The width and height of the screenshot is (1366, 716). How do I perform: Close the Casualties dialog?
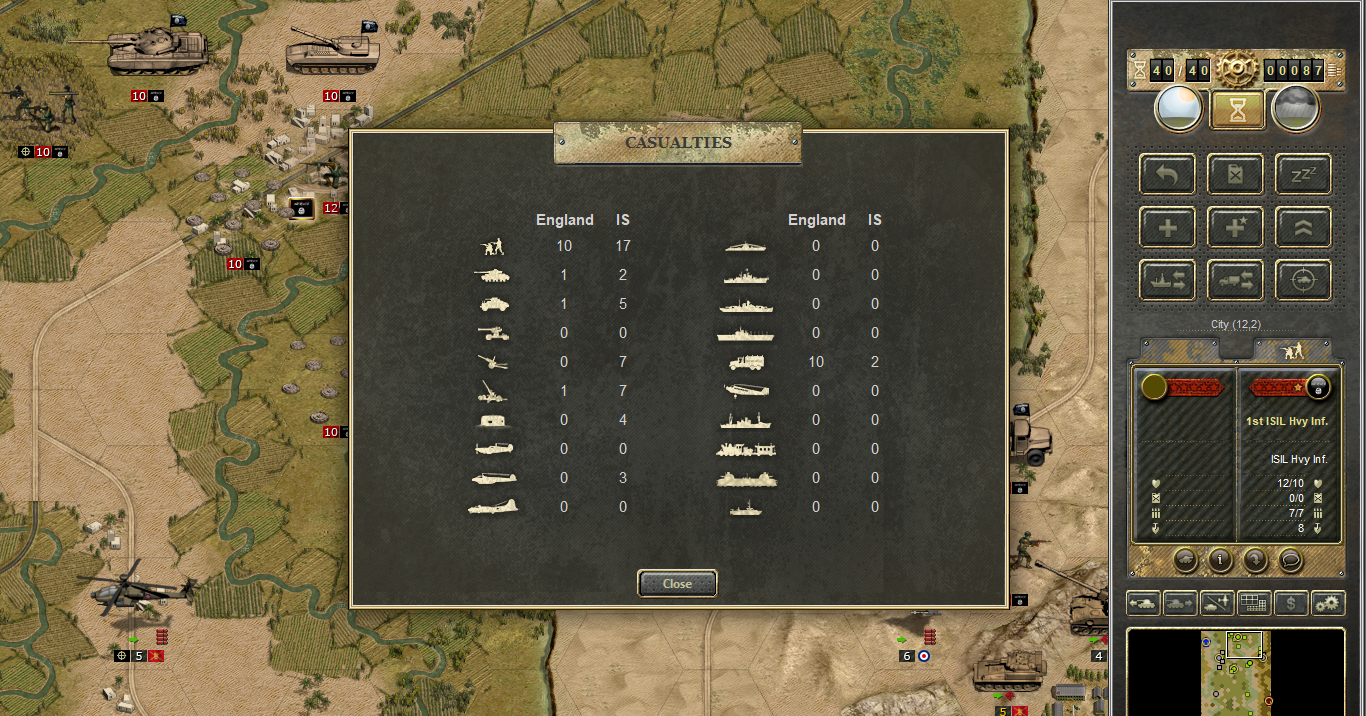tap(677, 584)
